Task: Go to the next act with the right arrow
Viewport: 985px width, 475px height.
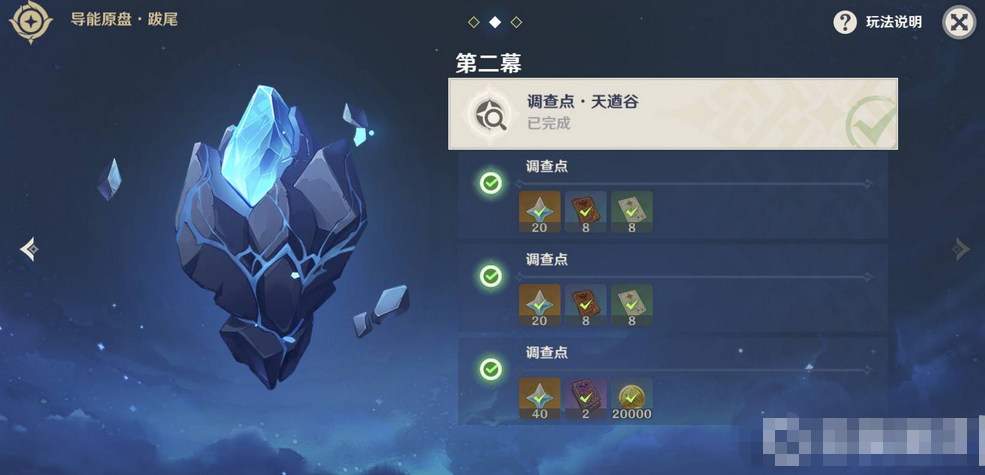Action: [x=961, y=249]
